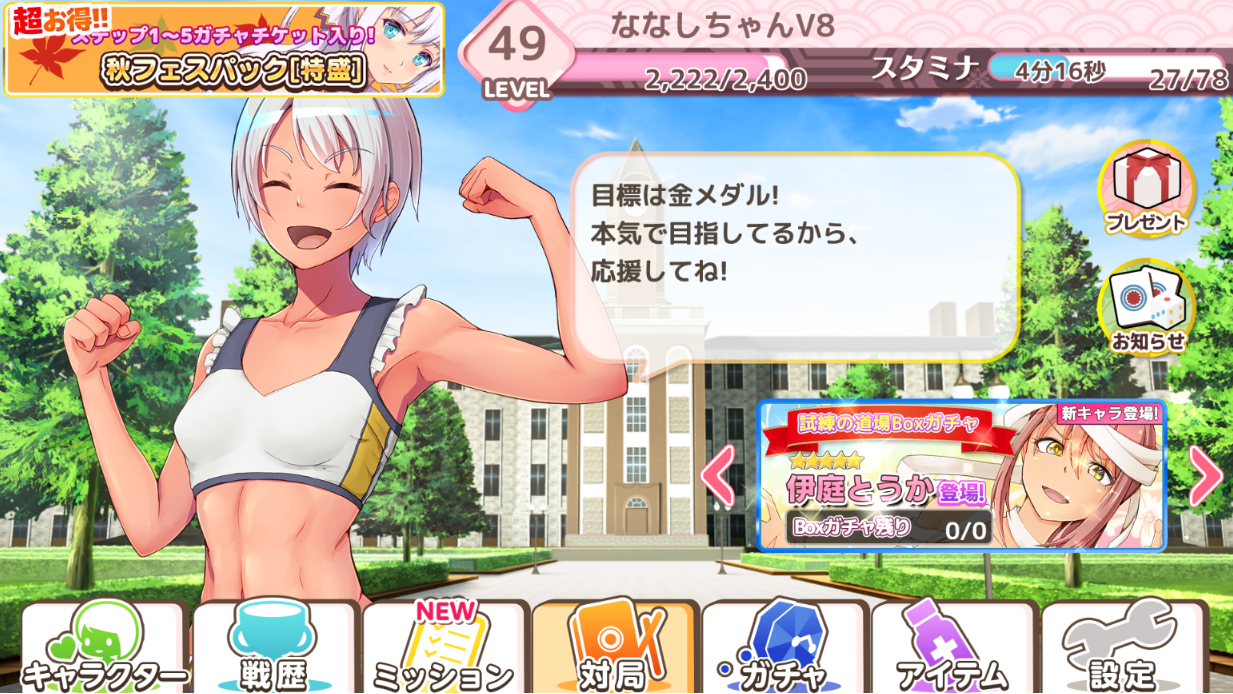Show the next event banner
This screenshot has height=694, width=1233.
tap(1205, 476)
